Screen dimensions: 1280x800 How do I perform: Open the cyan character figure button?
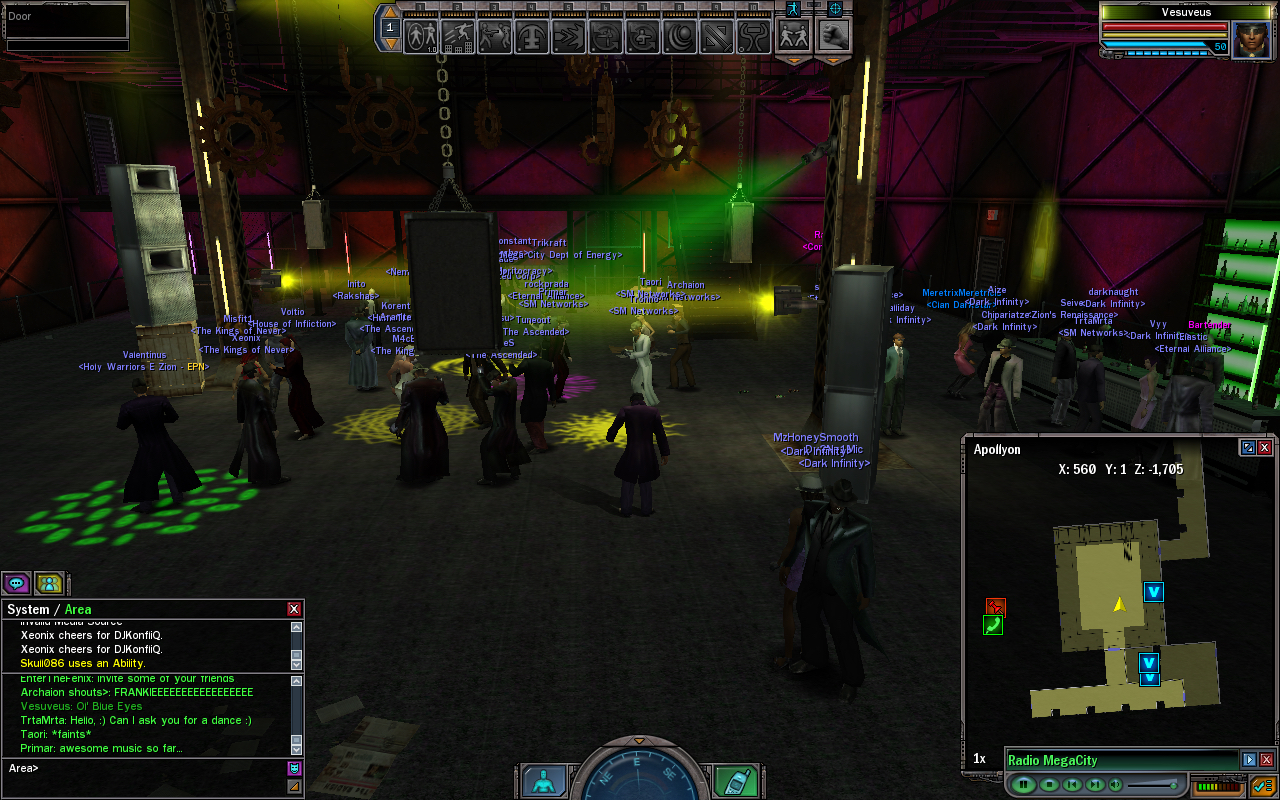543,782
